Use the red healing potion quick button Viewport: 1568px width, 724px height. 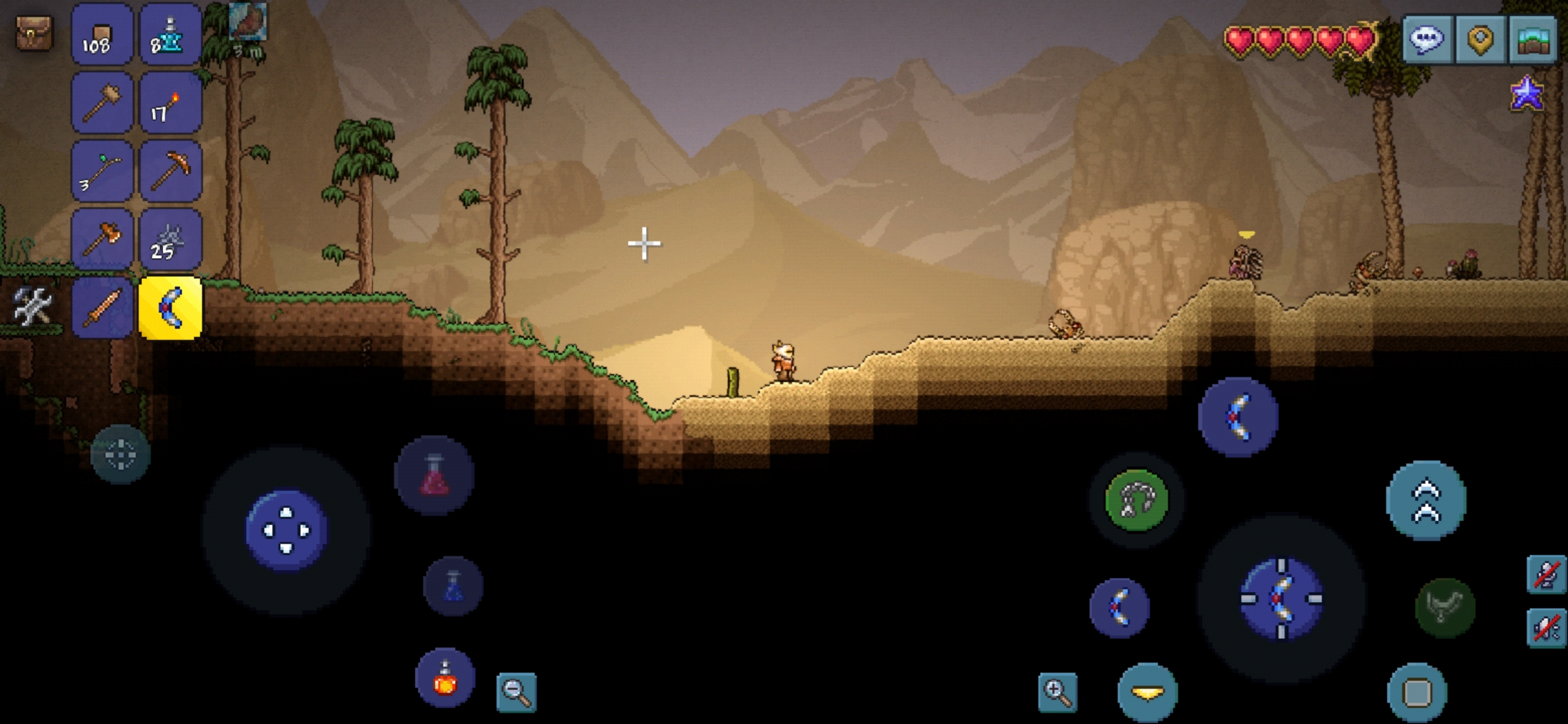[434, 475]
